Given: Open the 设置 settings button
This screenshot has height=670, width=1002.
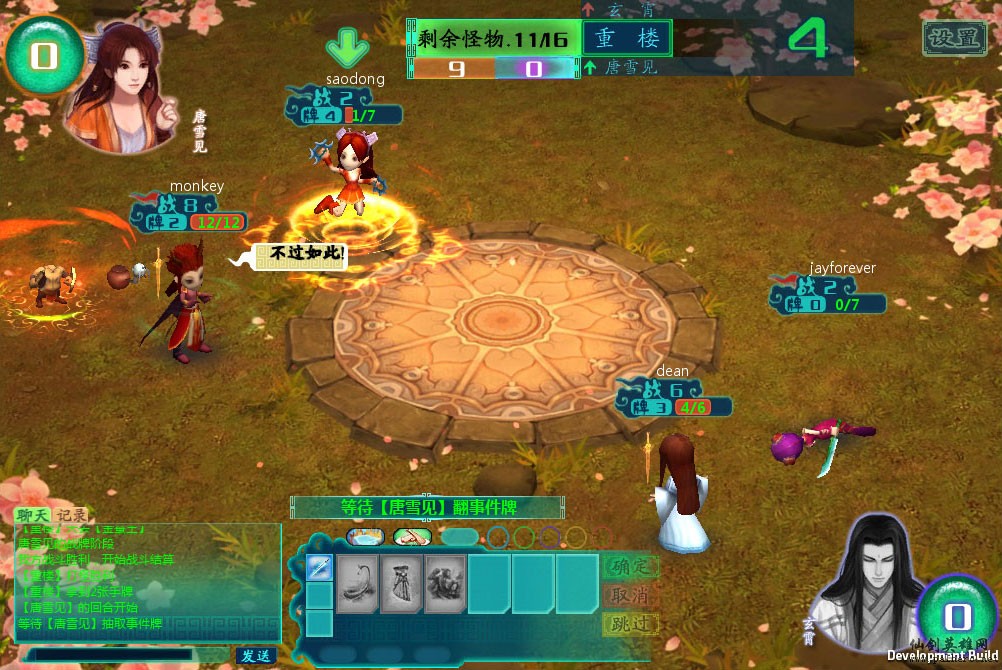Looking at the screenshot, I should tap(954, 38).
